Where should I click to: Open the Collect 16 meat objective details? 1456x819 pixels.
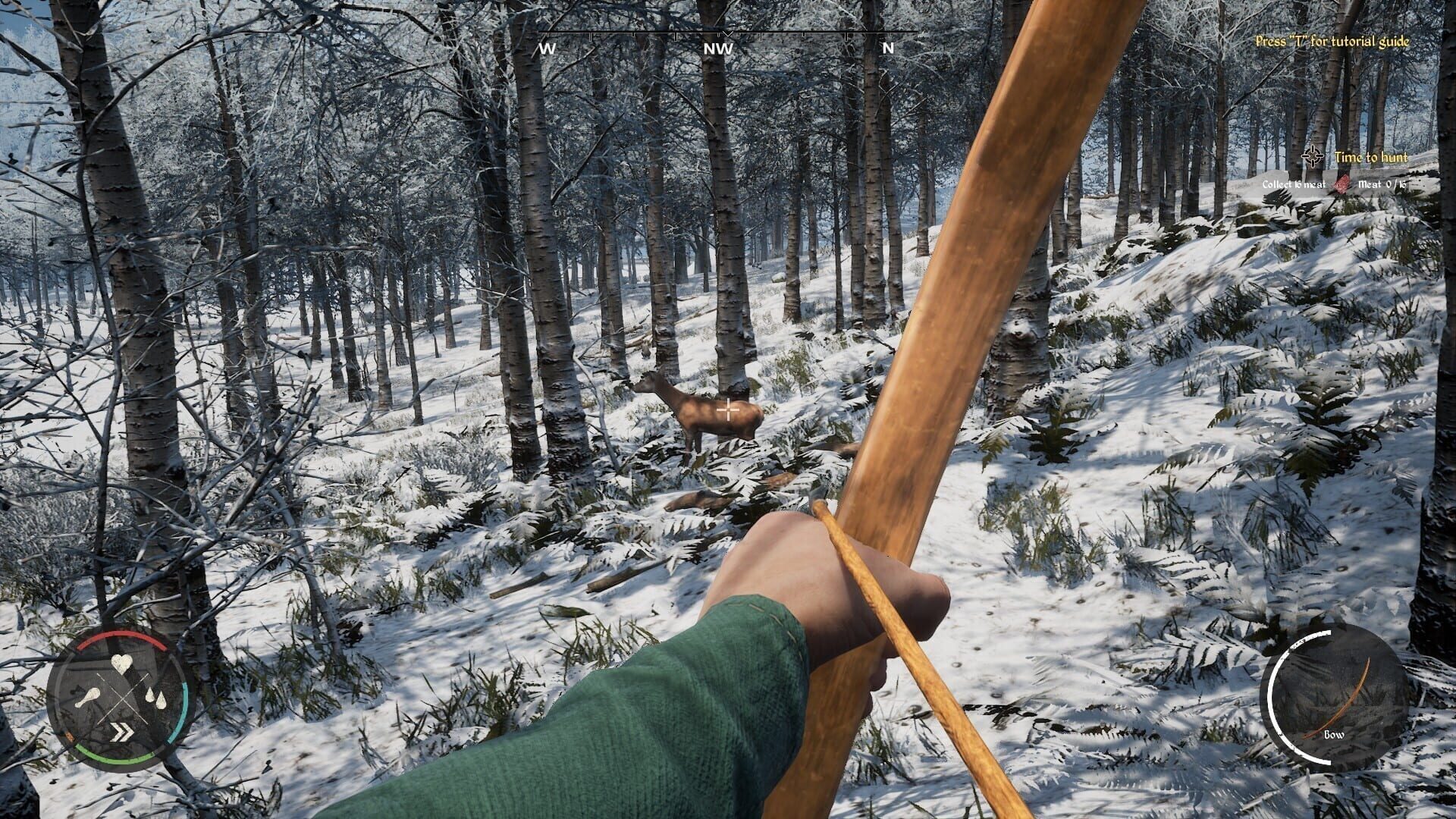(1294, 184)
